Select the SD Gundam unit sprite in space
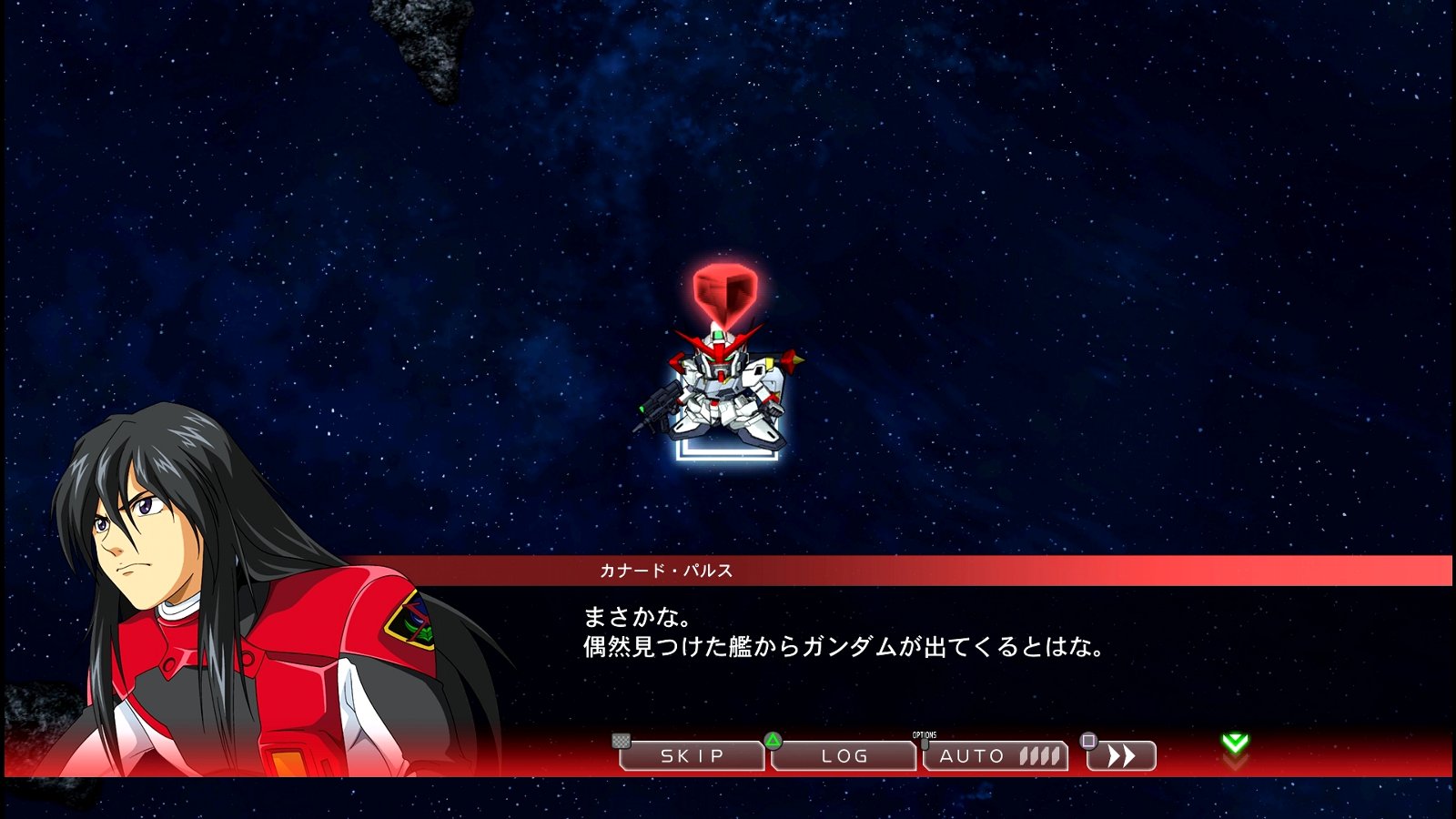Screen dimensions: 1456x819 [x=722, y=391]
